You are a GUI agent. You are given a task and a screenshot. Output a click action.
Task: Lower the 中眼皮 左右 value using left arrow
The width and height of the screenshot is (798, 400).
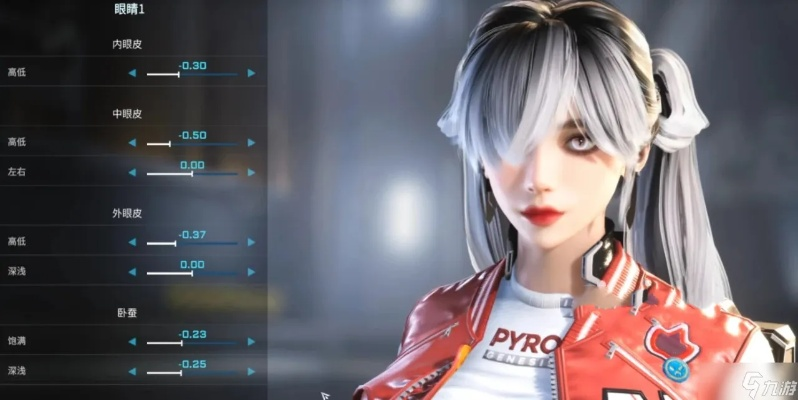[132, 173]
